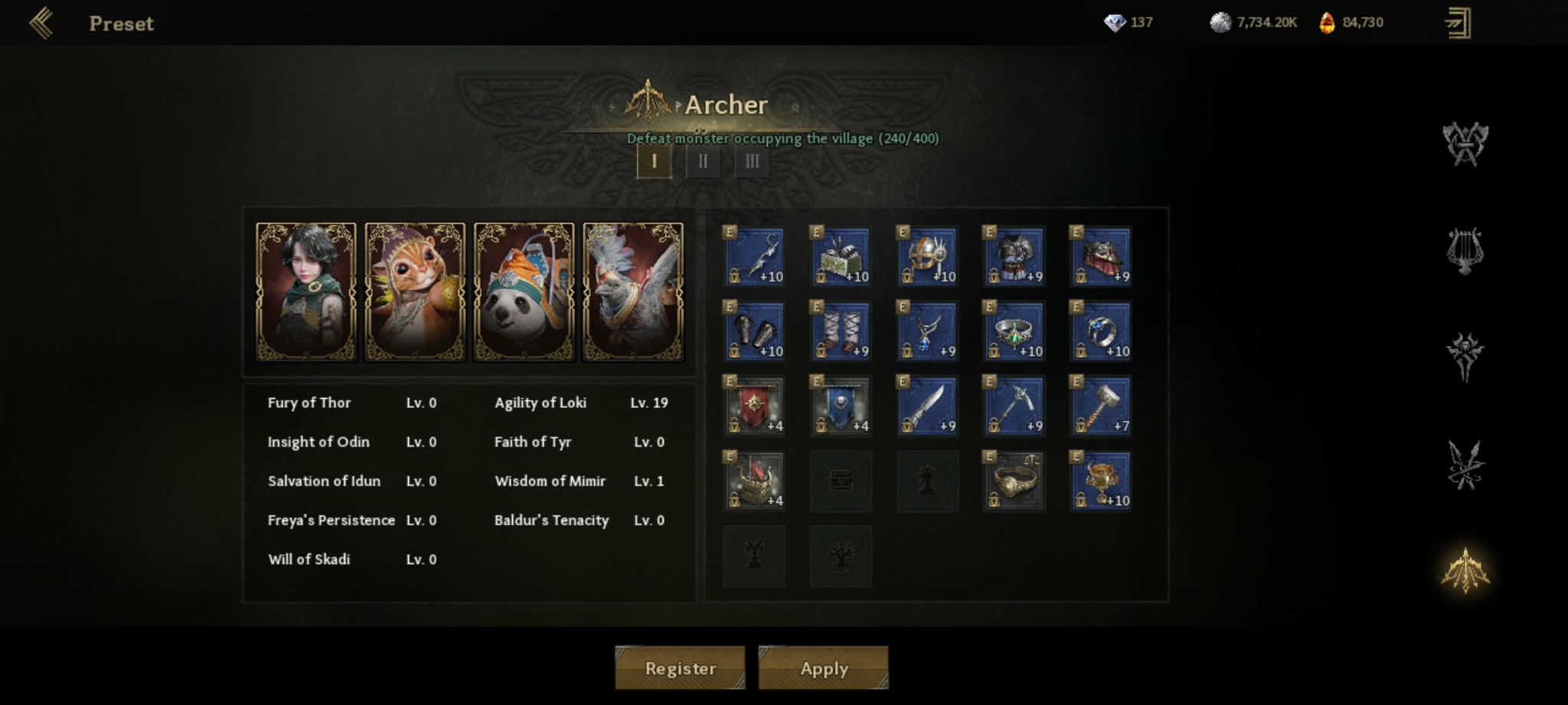The width and height of the screenshot is (1568, 705).
Task: Select the helmet equipment slot
Action: (927, 256)
